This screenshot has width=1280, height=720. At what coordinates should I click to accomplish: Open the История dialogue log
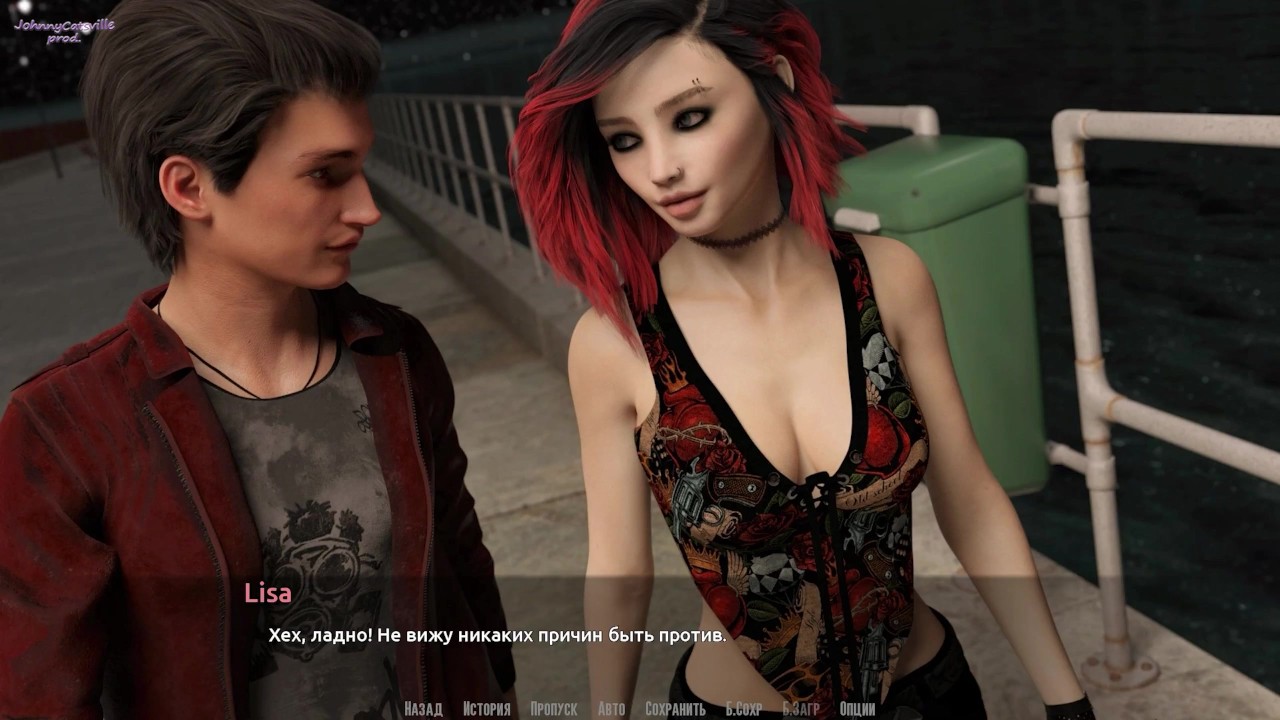486,709
